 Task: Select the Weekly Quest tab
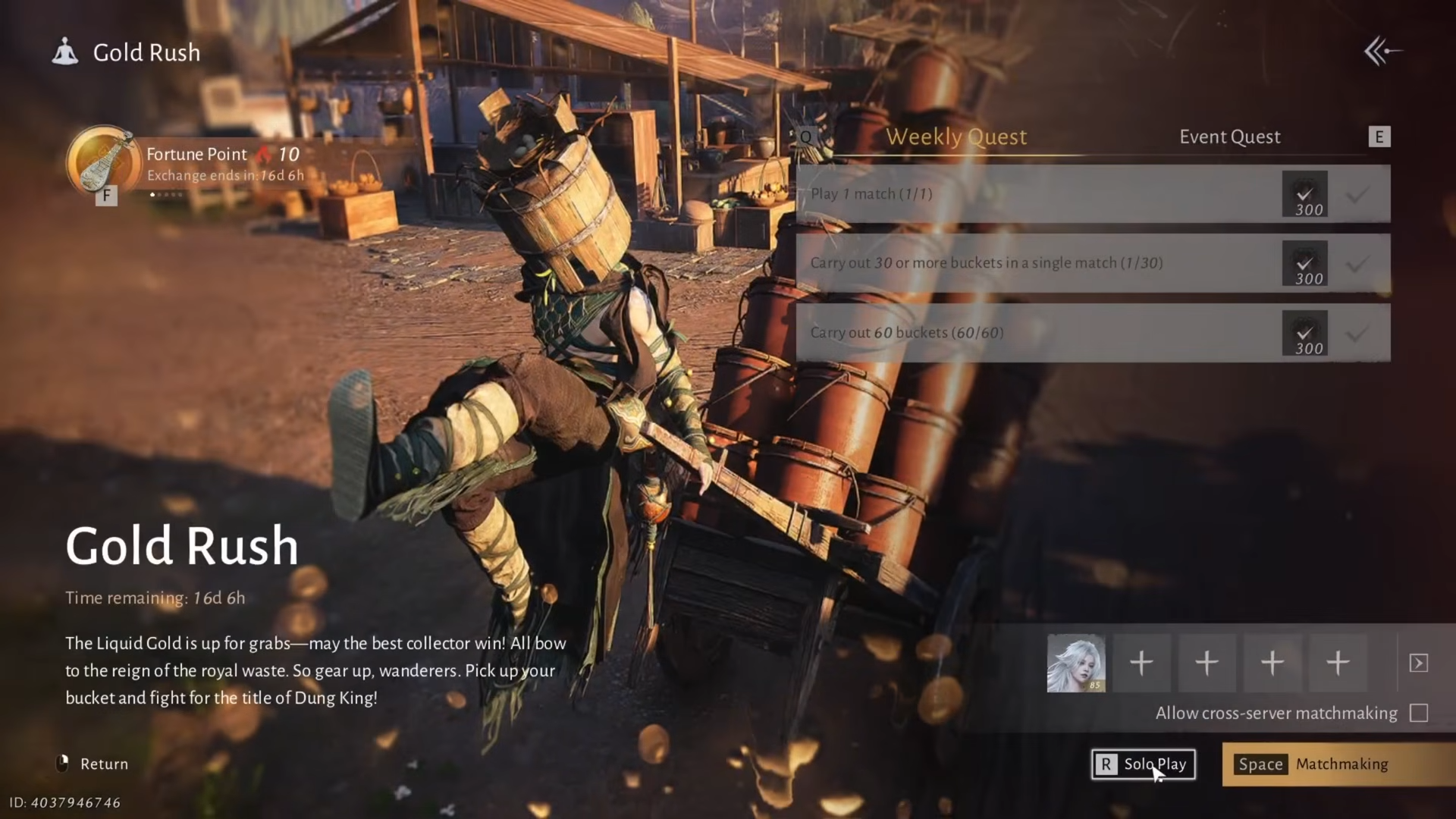956,136
